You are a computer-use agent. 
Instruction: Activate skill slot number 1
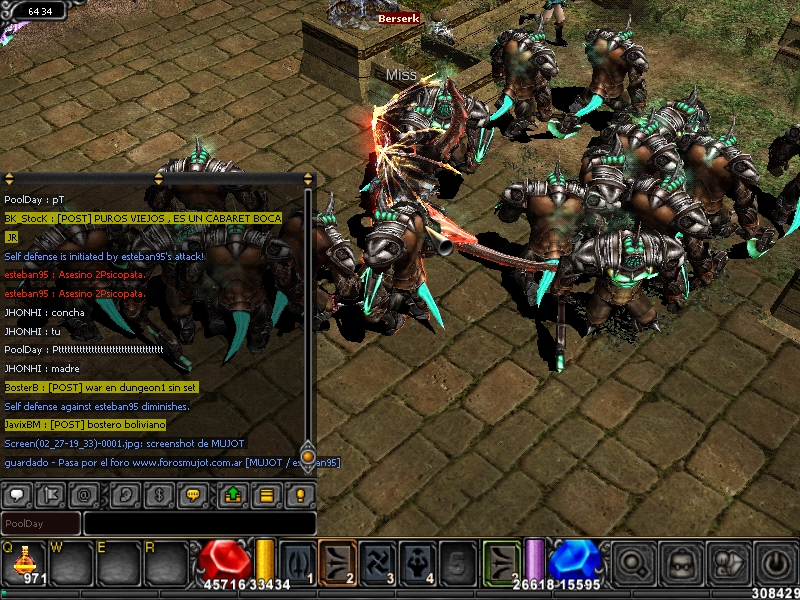point(297,561)
